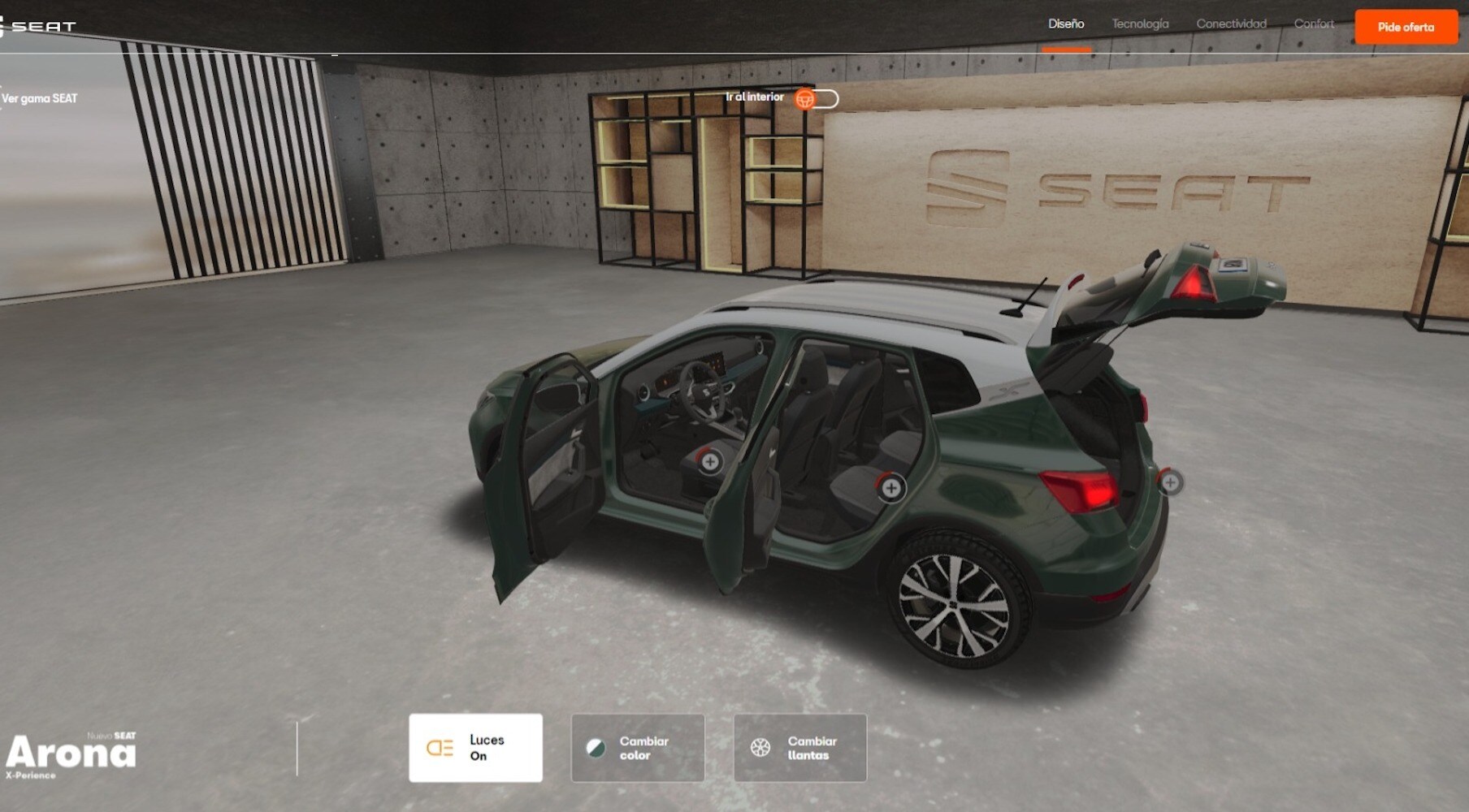Toggle the Ir al interior switch
Image resolution: width=1469 pixels, height=812 pixels.
[817, 99]
